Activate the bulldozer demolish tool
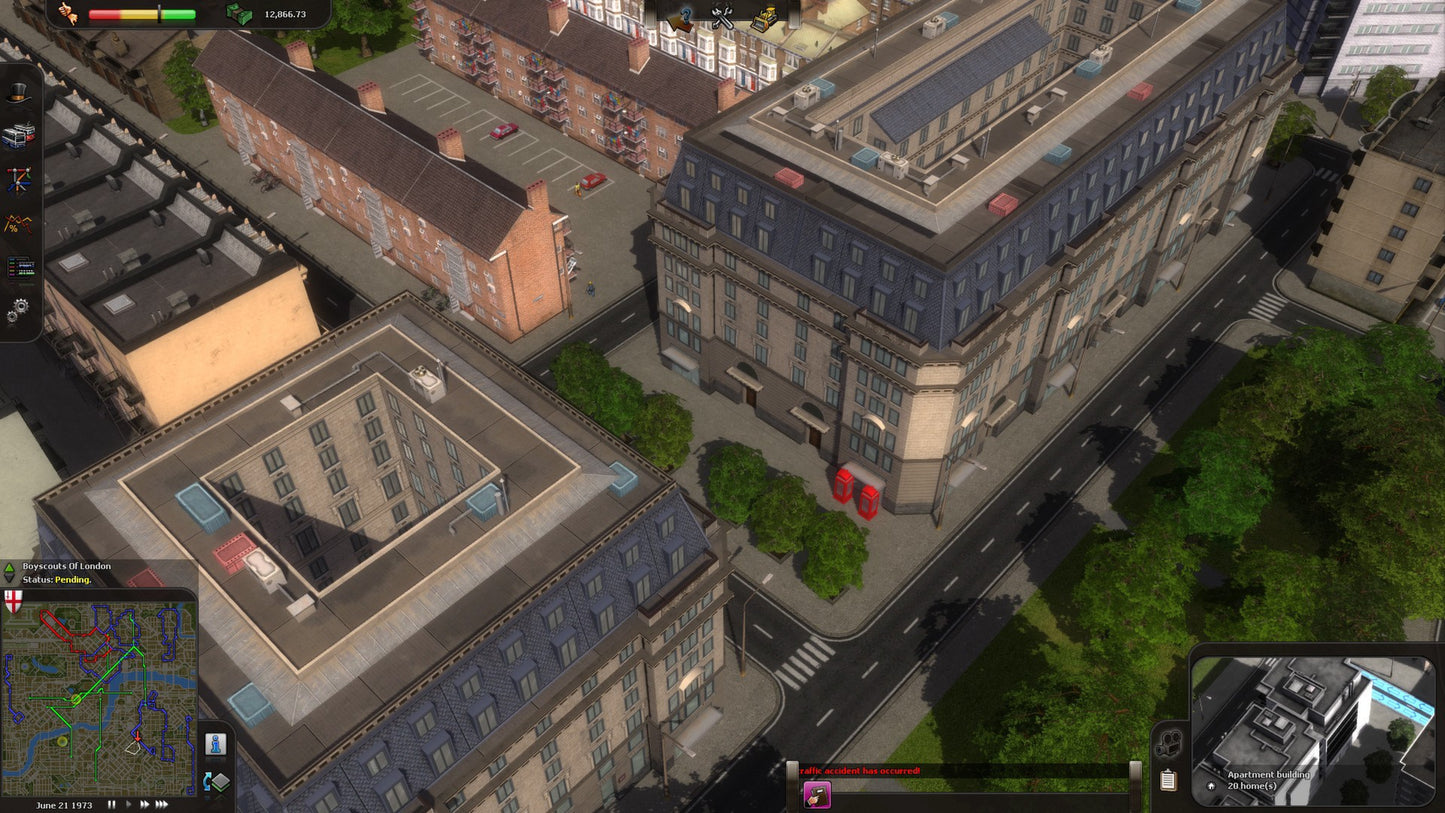The width and height of the screenshot is (1445, 813). coord(764,18)
